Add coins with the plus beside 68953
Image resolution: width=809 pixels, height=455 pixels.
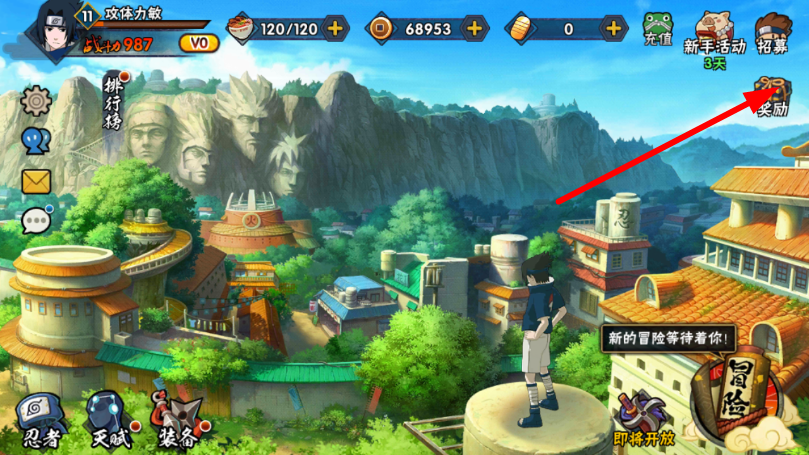[x=473, y=27]
